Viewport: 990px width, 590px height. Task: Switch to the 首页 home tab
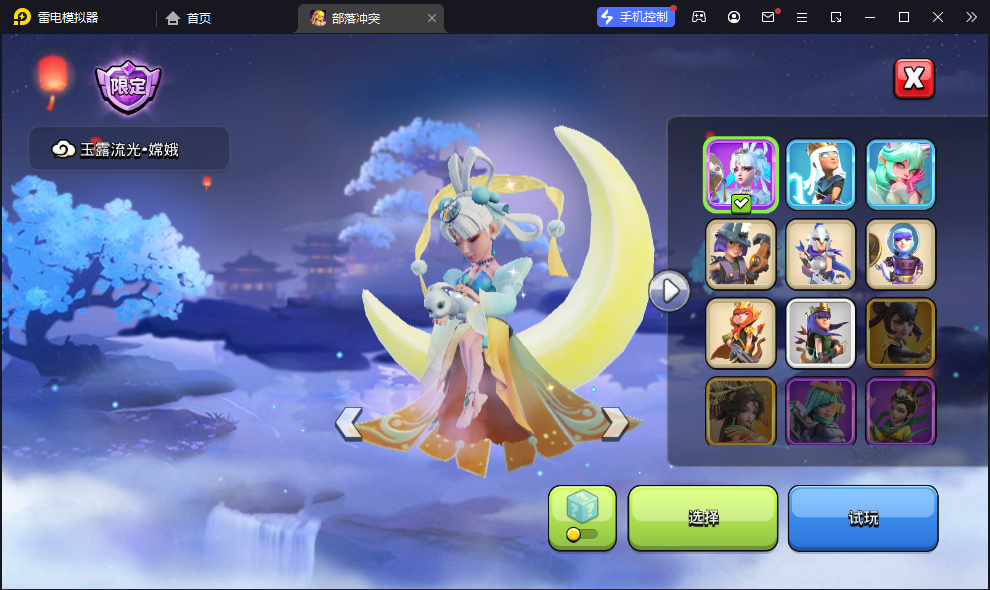click(189, 17)
